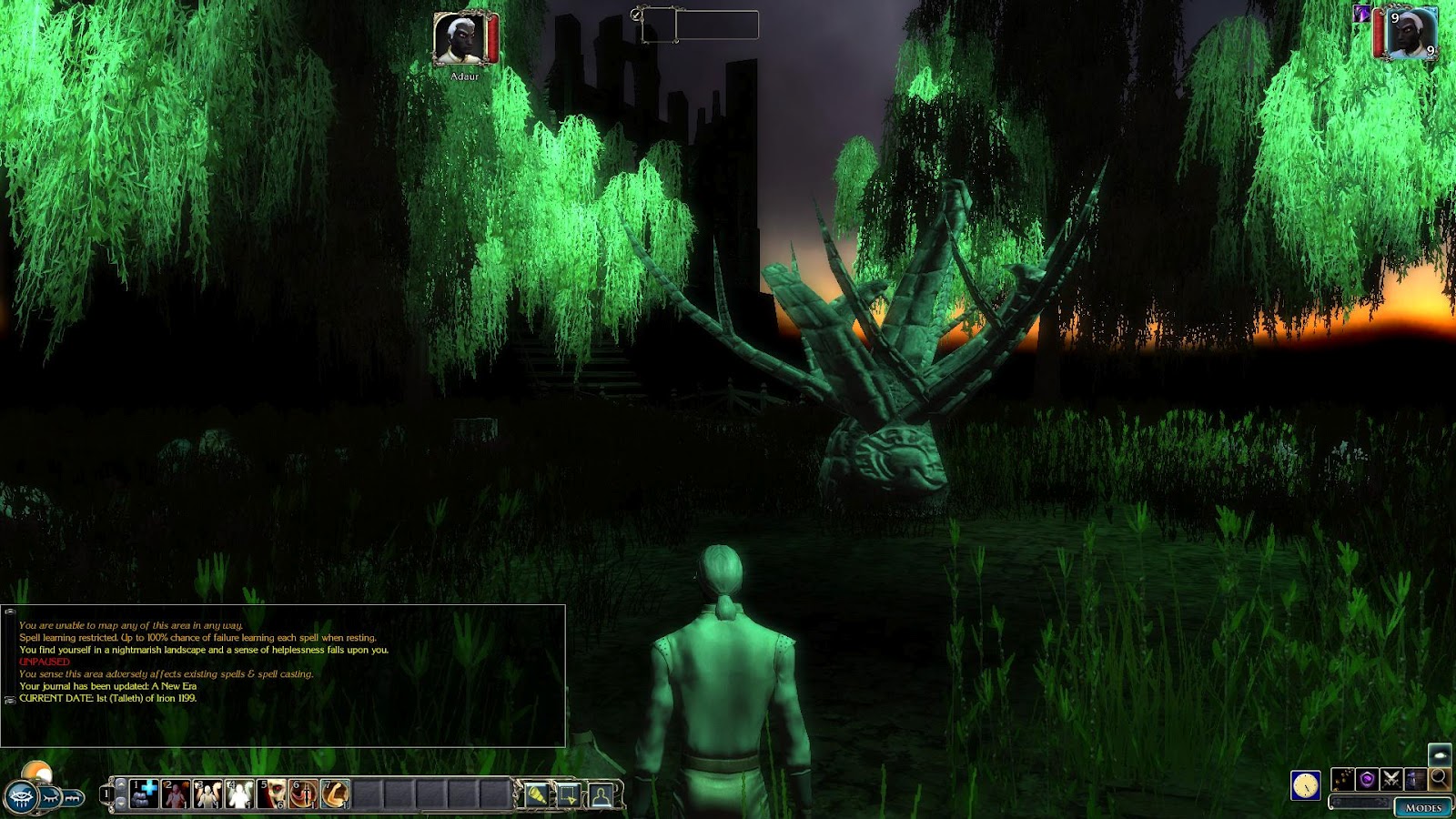Toggle the crossed swords combat mode
The height and width of the screenshot is (819, 1456).
click(x=1390, y=779)
